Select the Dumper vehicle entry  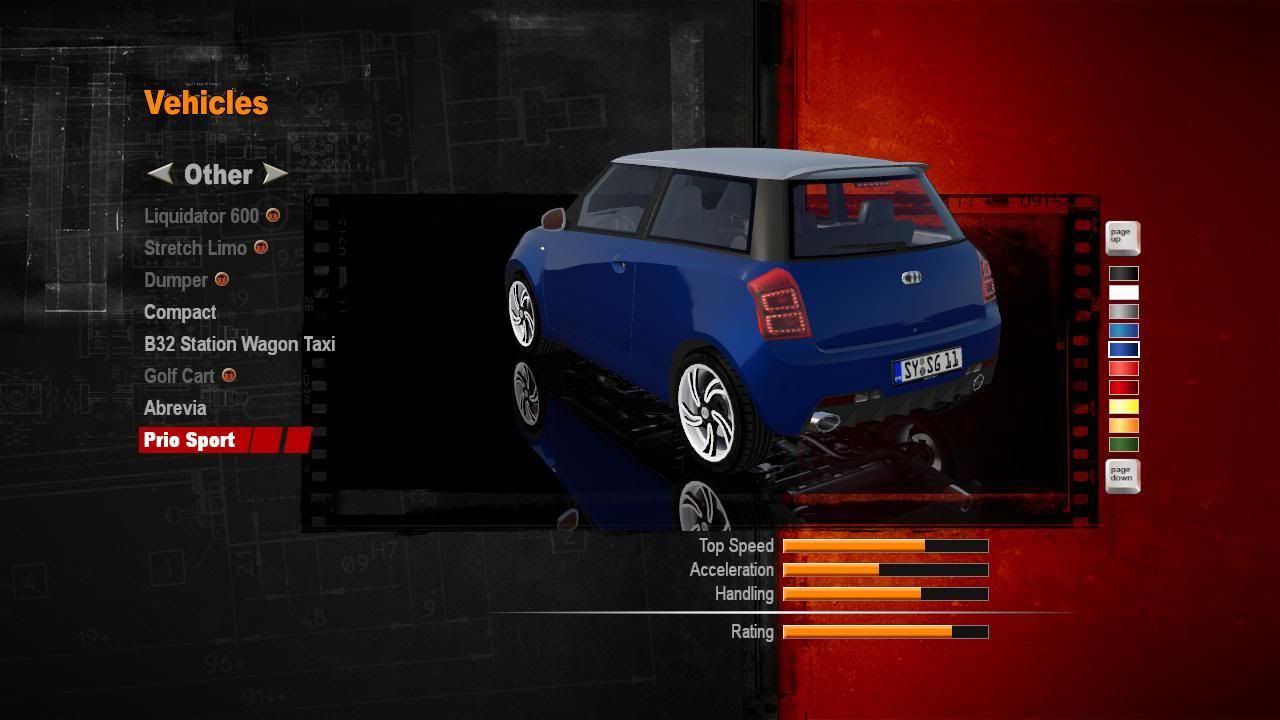point(176,280)
